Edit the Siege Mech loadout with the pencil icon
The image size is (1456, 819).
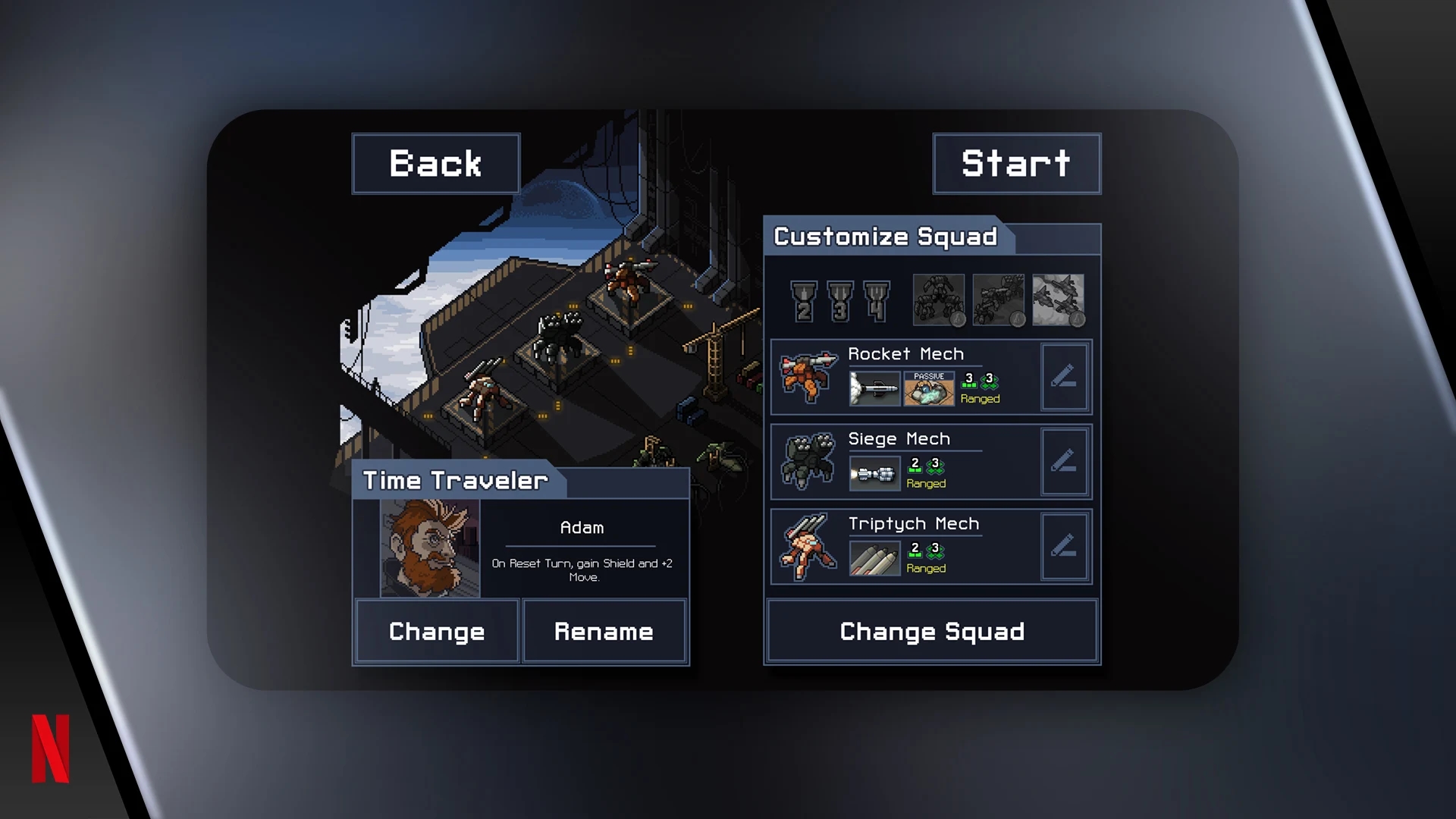(1065, 462)
